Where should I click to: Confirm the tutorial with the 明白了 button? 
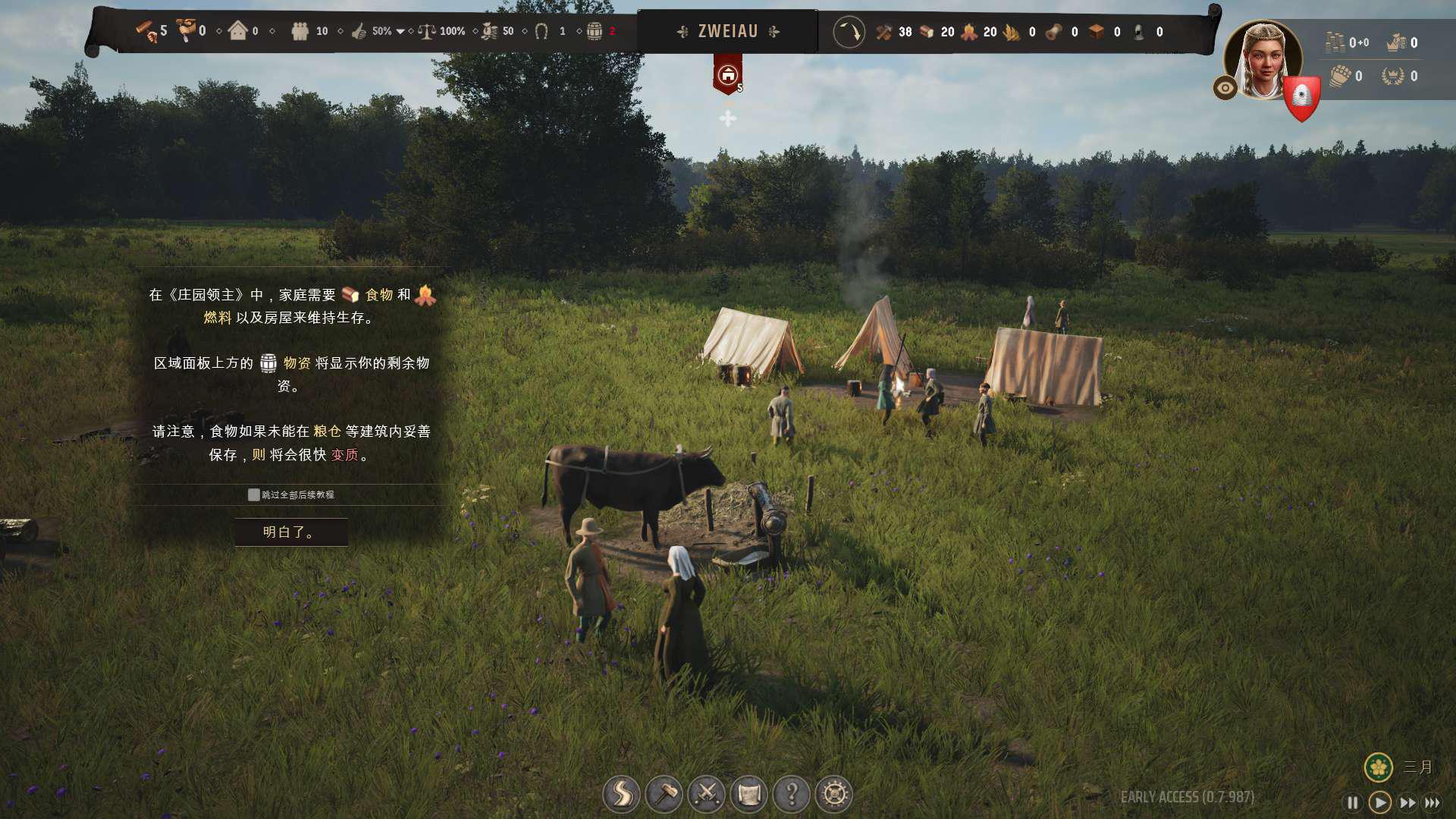click(291, 532)
